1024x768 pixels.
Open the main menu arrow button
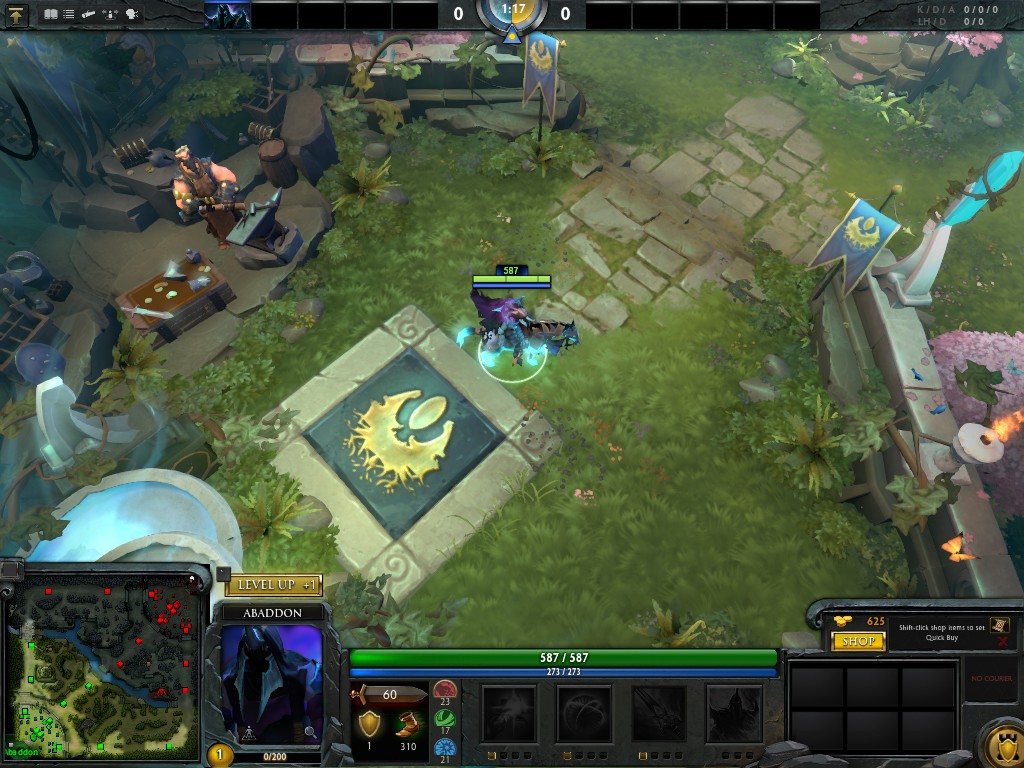[17, 15]
